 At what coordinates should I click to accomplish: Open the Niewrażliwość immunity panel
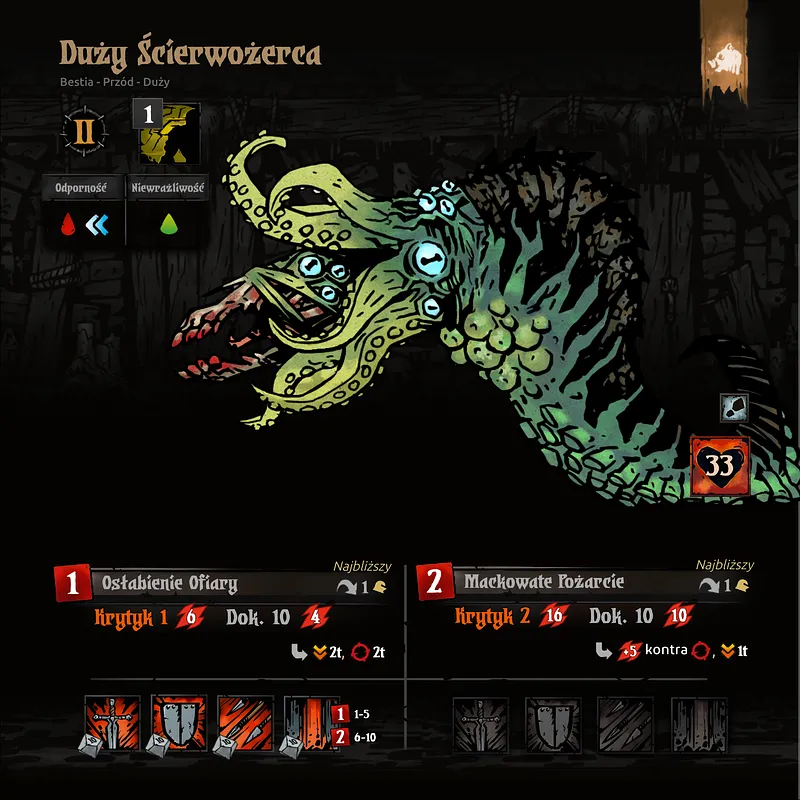pos(168,188)
